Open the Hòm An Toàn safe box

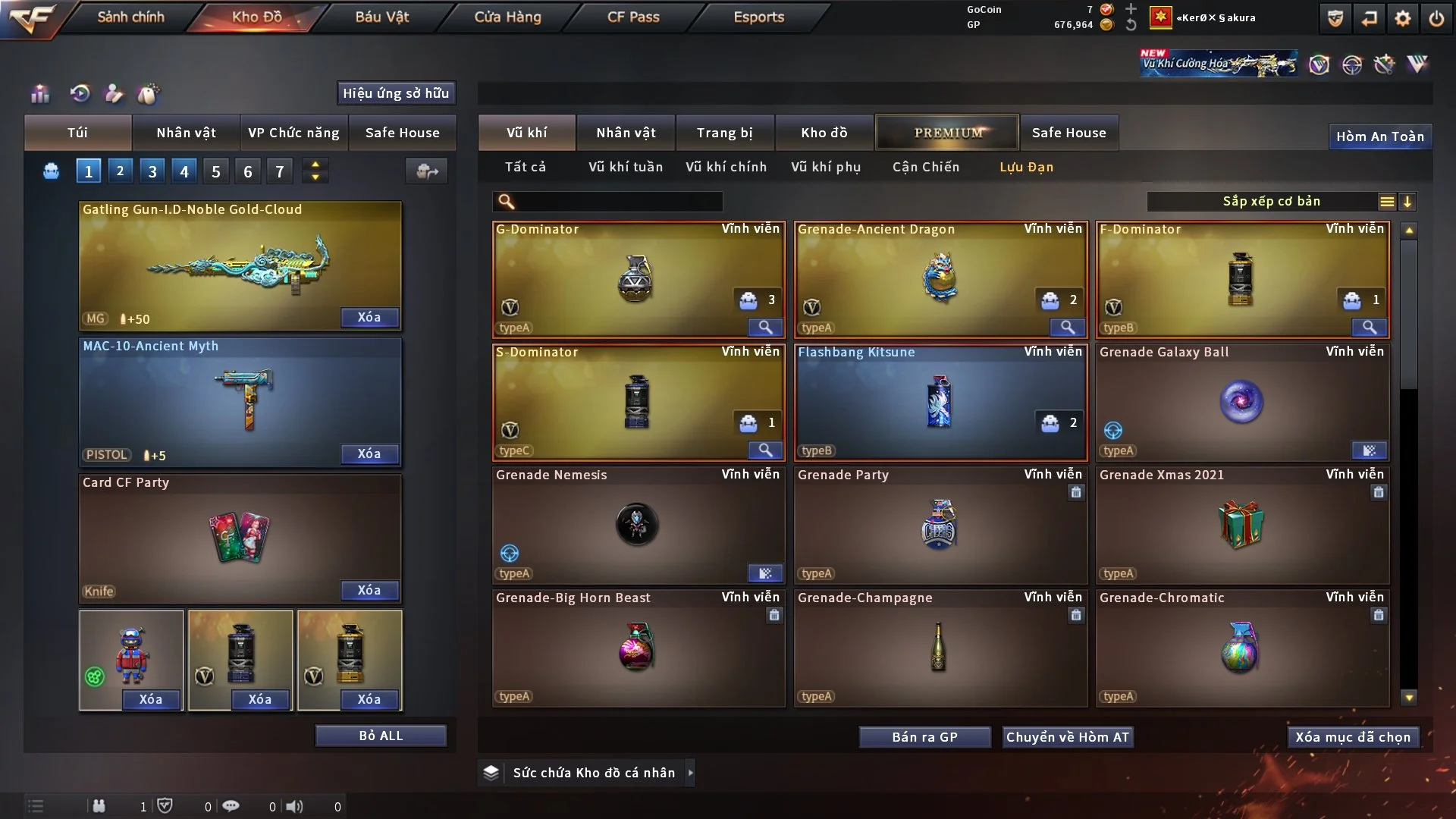(x=1379, y=136)
